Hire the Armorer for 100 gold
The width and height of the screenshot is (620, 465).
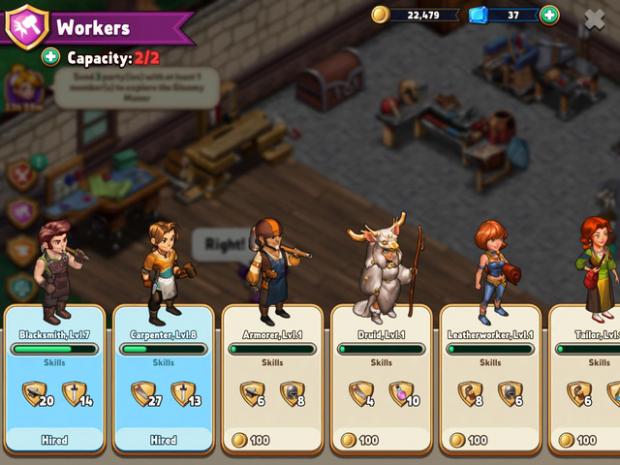tap(271, 440)
